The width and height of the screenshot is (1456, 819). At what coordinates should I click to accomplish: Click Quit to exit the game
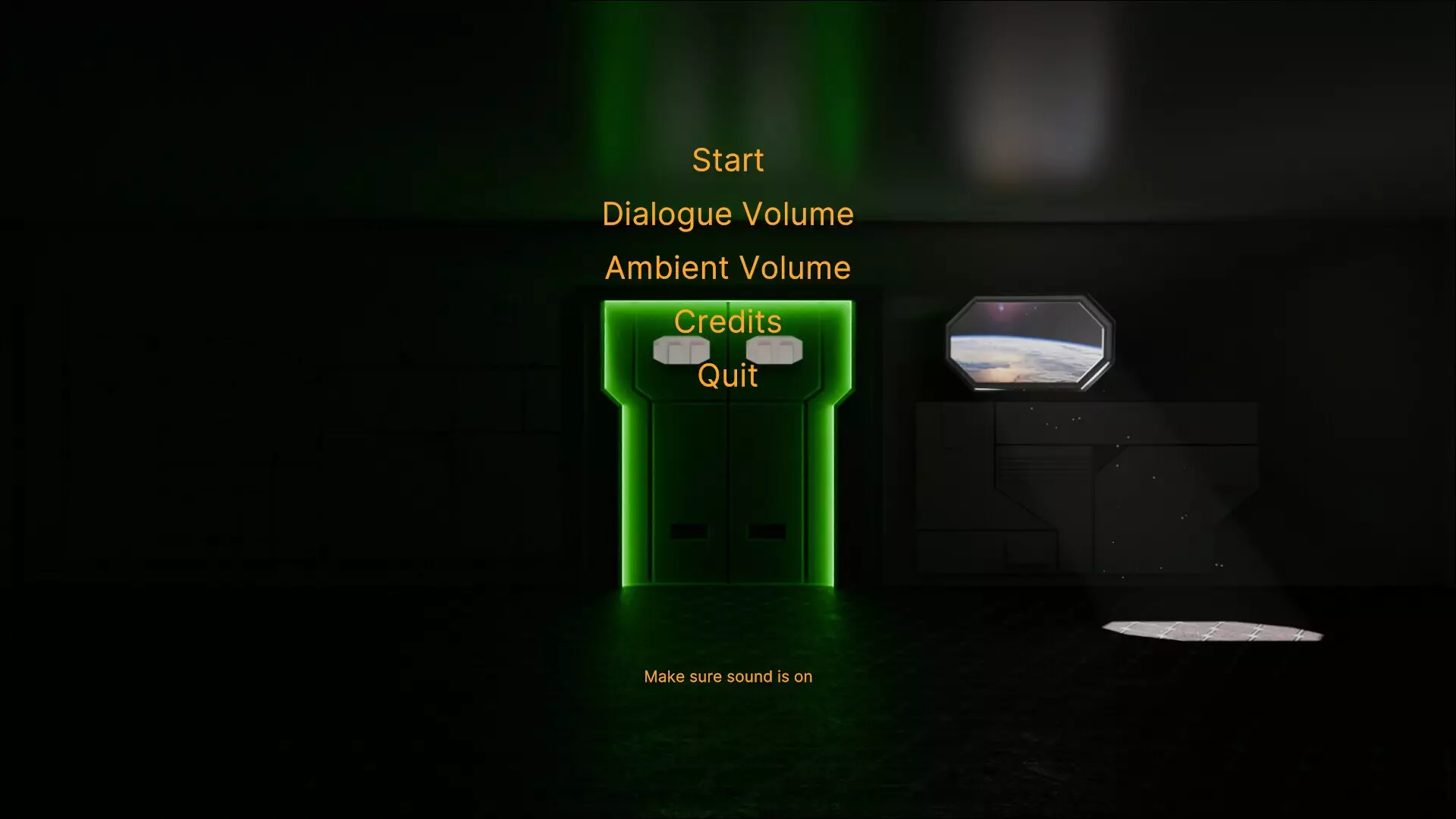pyautogui.click(x=727, y=375)
